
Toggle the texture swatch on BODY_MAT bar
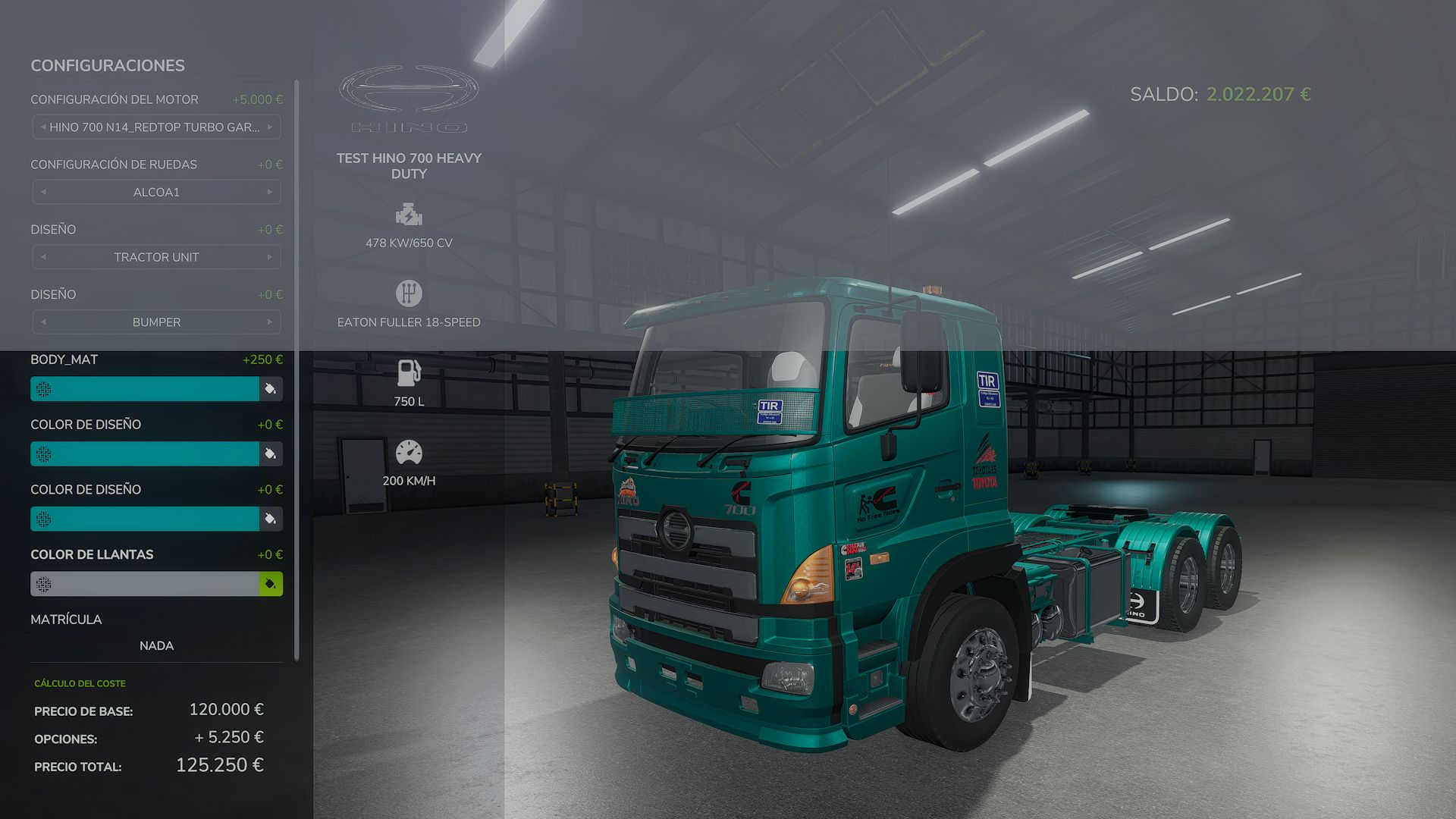(43, 388)
